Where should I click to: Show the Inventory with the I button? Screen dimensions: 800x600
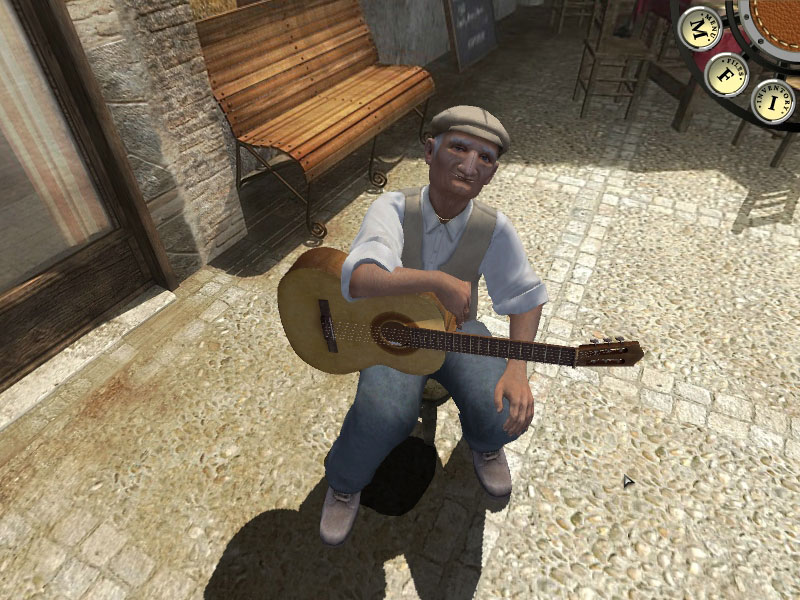(773, 101)
